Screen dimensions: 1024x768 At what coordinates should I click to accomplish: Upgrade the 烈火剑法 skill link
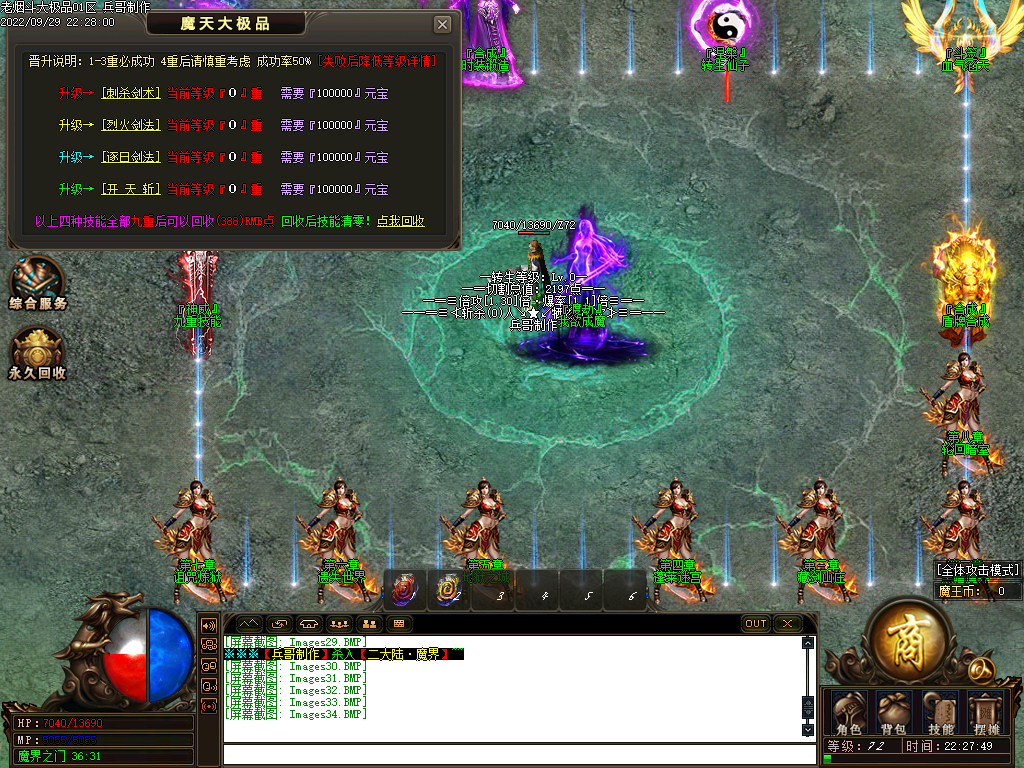point(130,125)
